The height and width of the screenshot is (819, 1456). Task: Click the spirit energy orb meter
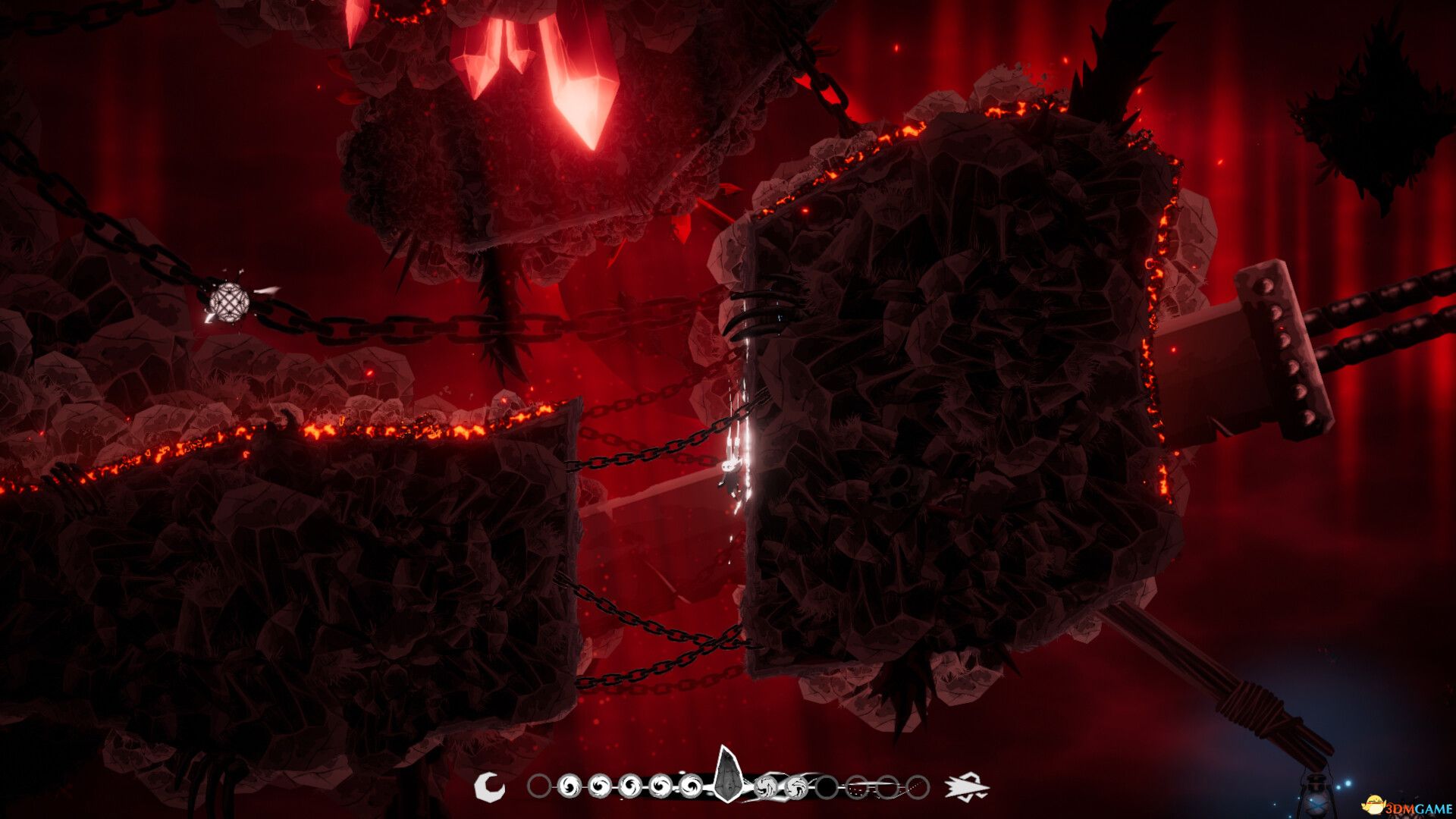tap(728, 786)
